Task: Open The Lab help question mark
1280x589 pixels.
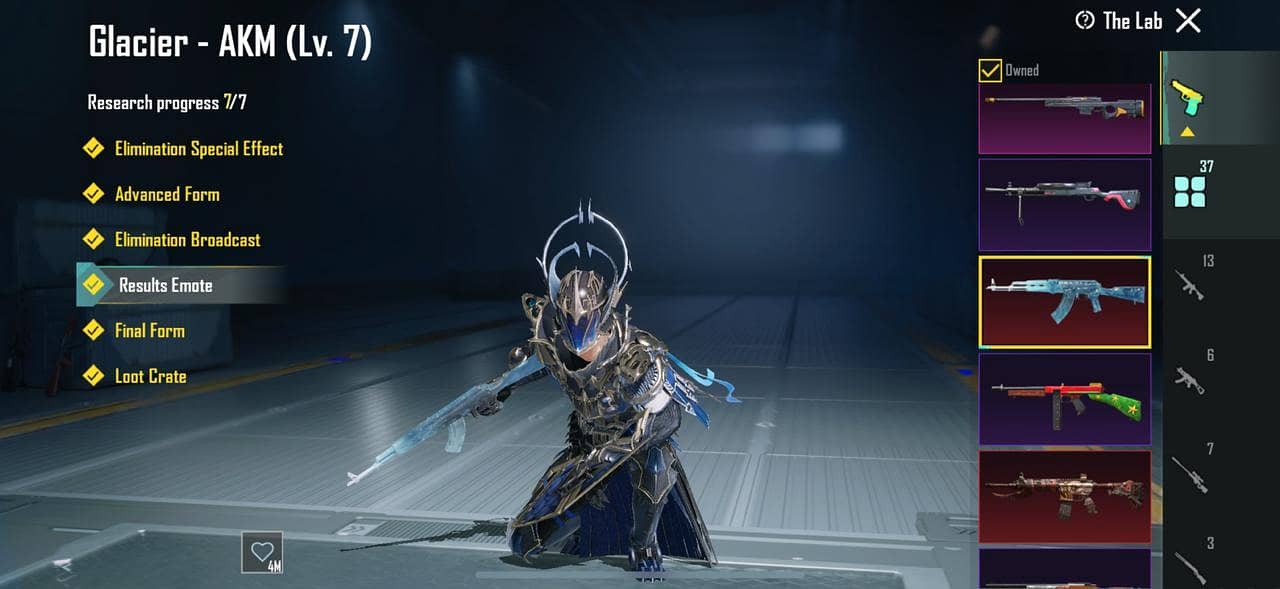Action: click(x=1085, y=21)
